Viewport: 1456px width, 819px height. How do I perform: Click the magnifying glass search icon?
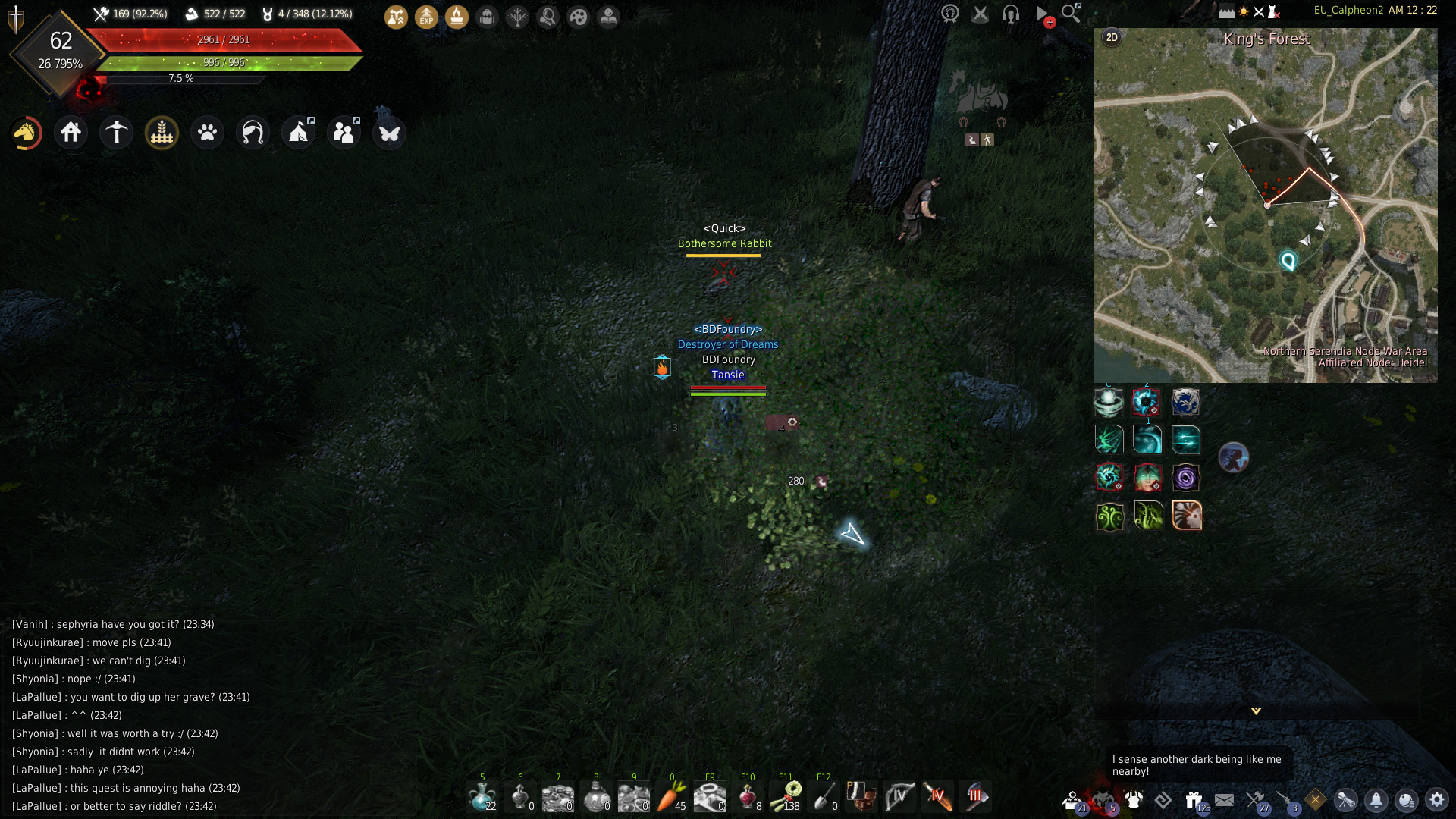[x=1071, y=13]
